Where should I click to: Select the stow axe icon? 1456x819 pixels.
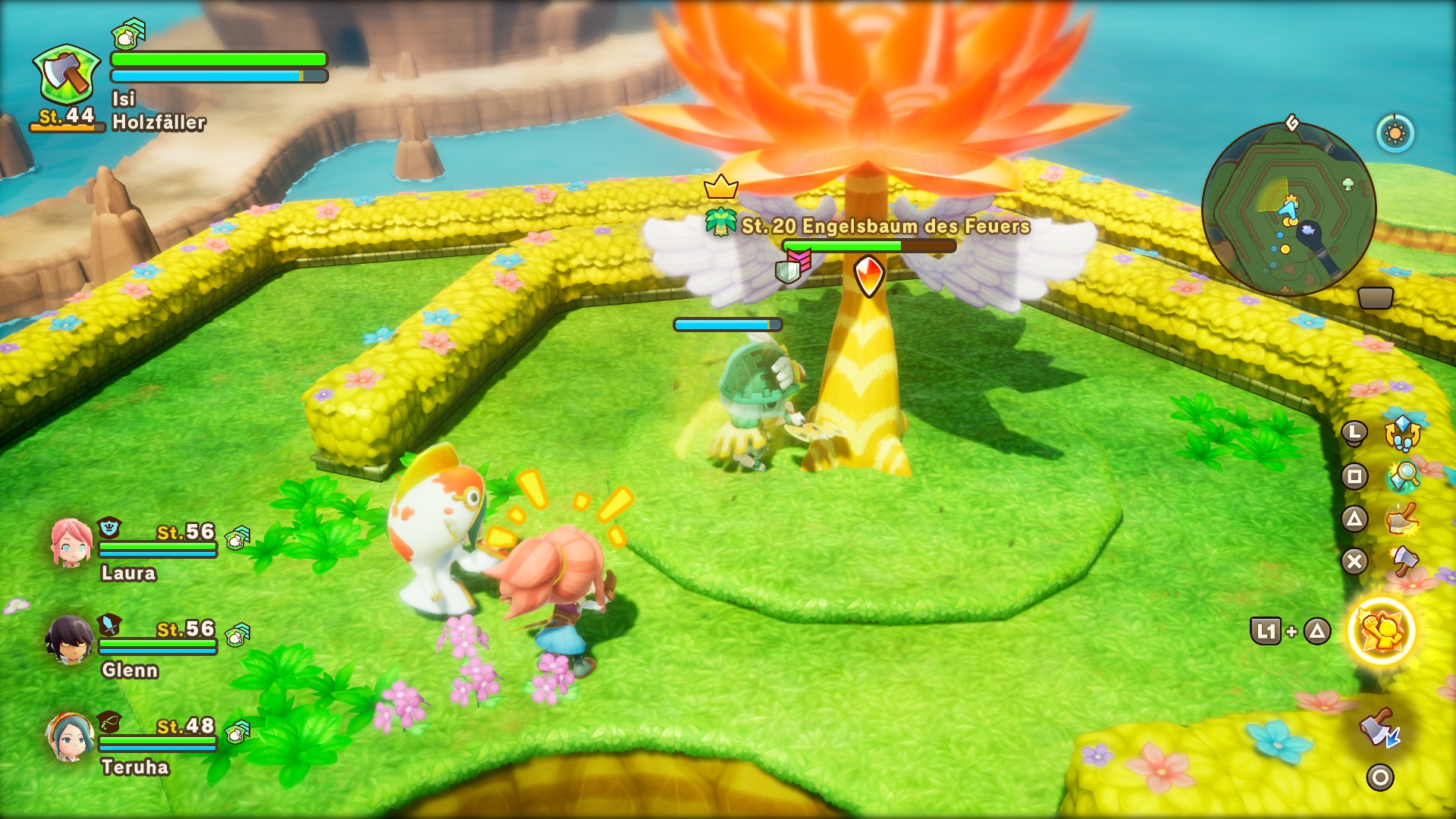[x=1380, y=730]
